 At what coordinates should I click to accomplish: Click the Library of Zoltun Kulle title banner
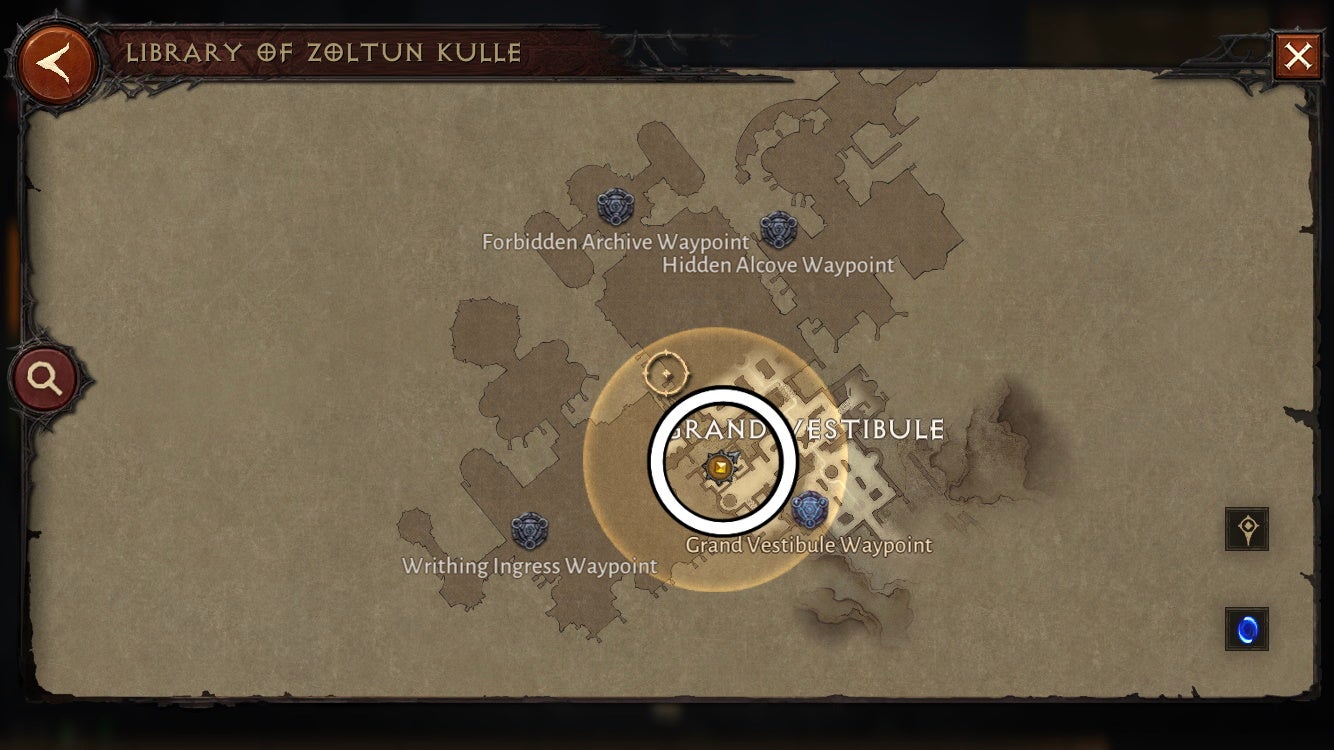click(x=324, y=53)
